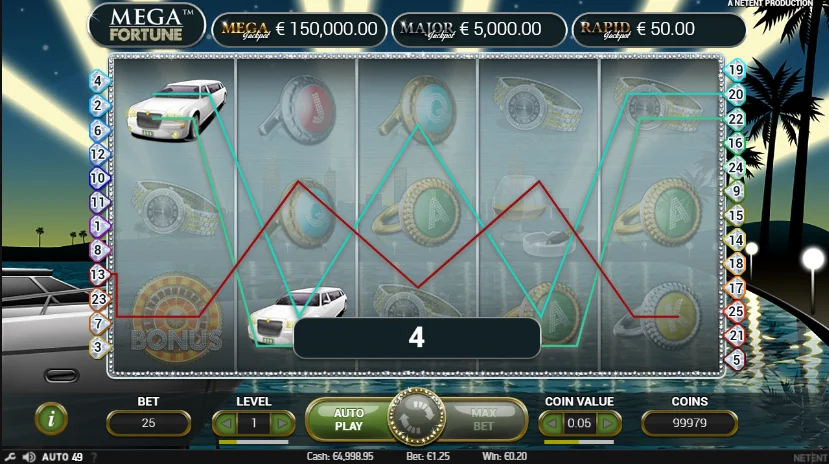Choose payline number 25 marker

click(x=736, y=312)
